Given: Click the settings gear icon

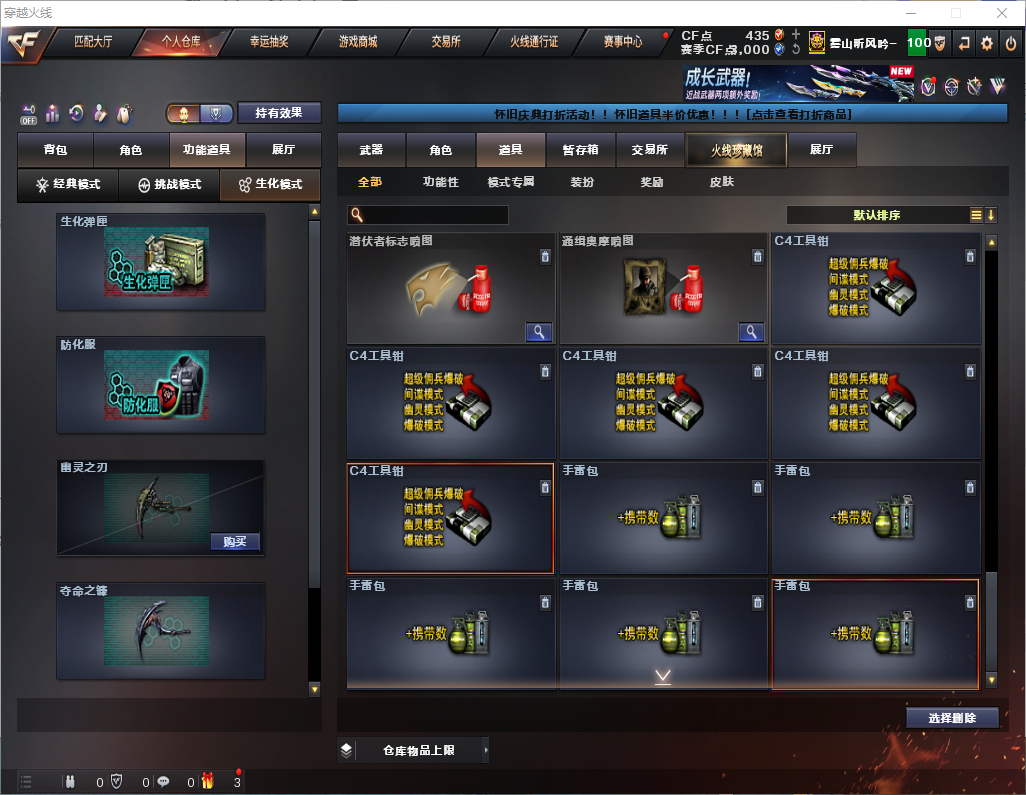Looking at the screenshot, I should pyautogui.click(x=987, y=43).
